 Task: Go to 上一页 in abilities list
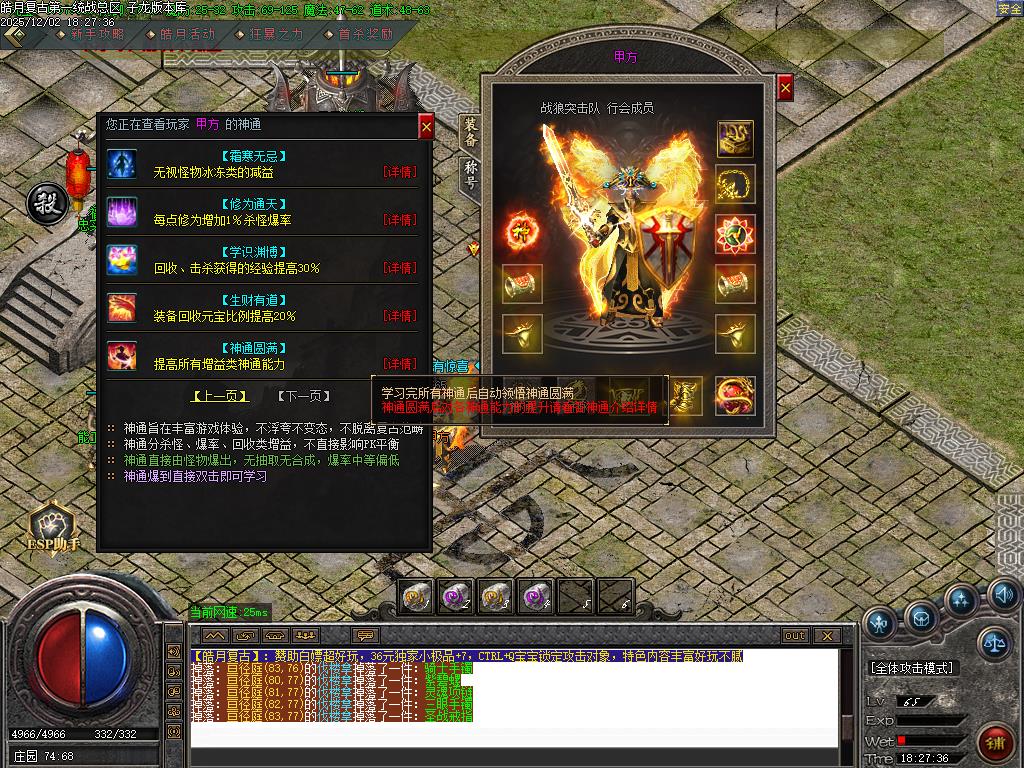(221, 396)
